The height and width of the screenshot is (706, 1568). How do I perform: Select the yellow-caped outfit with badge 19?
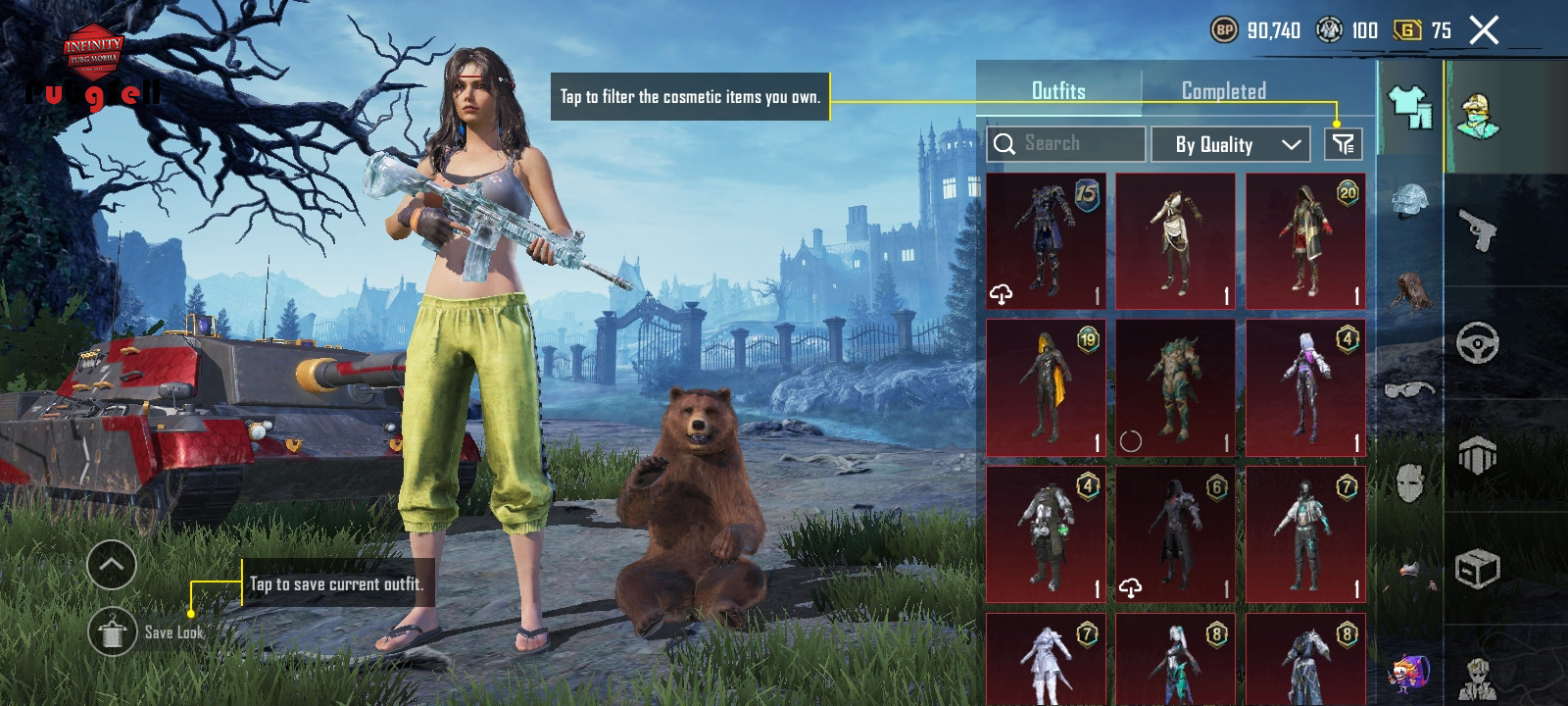tap(1046, 387)
